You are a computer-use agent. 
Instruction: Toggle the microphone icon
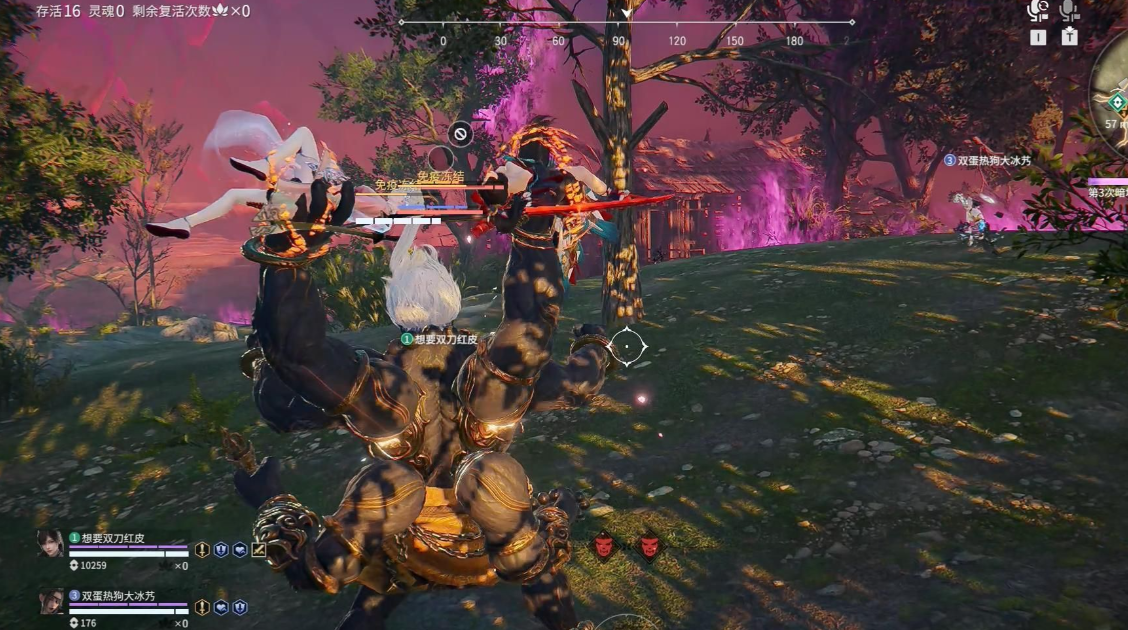1069,11
